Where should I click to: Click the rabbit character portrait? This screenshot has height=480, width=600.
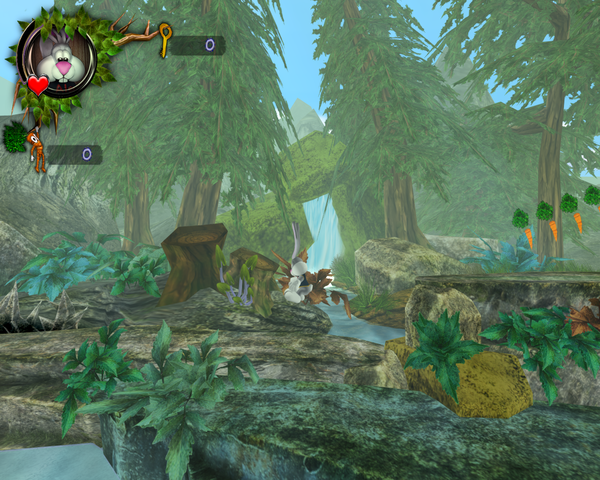[x=57, y=59]
